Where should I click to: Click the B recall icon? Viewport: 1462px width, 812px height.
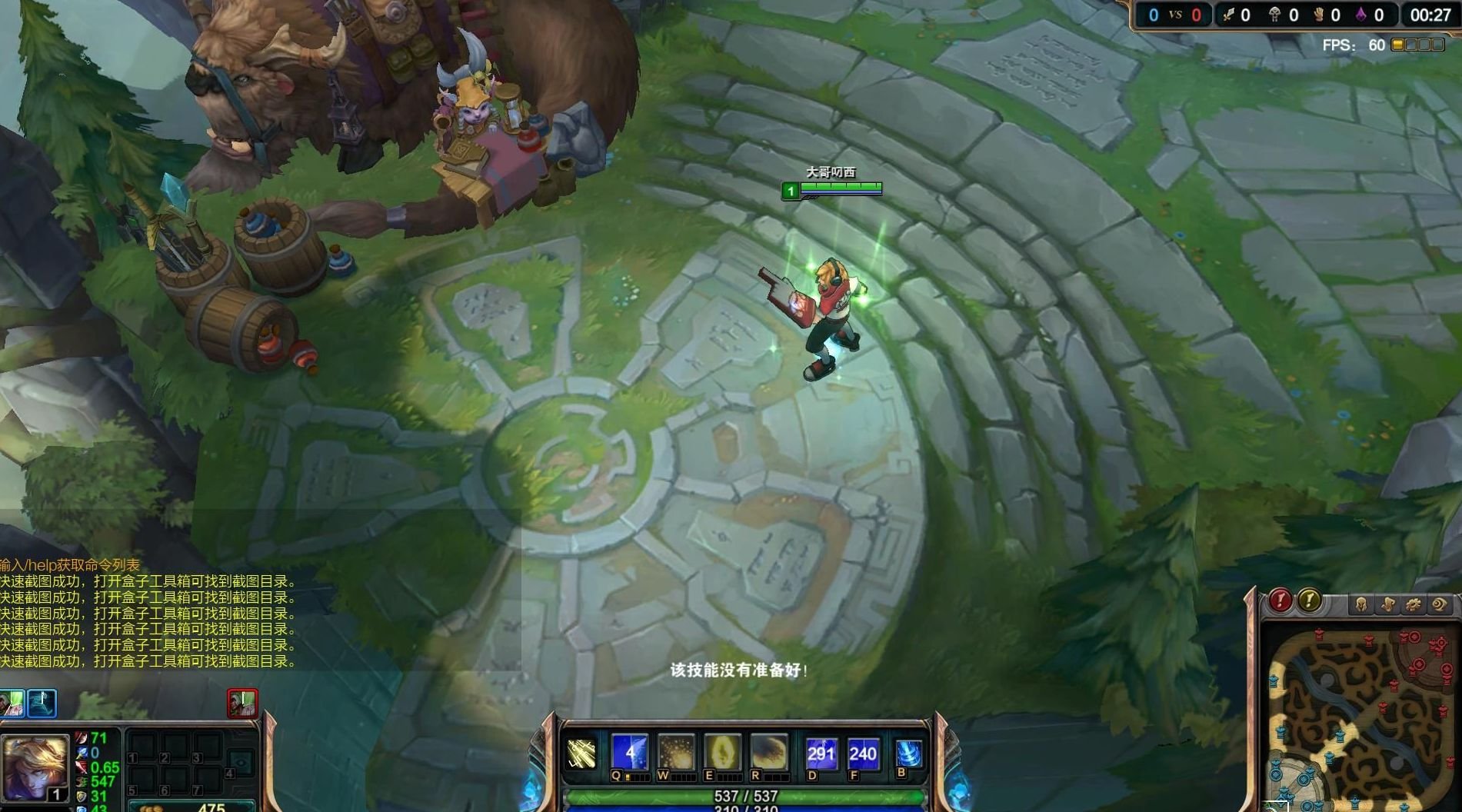click(908, 751)
